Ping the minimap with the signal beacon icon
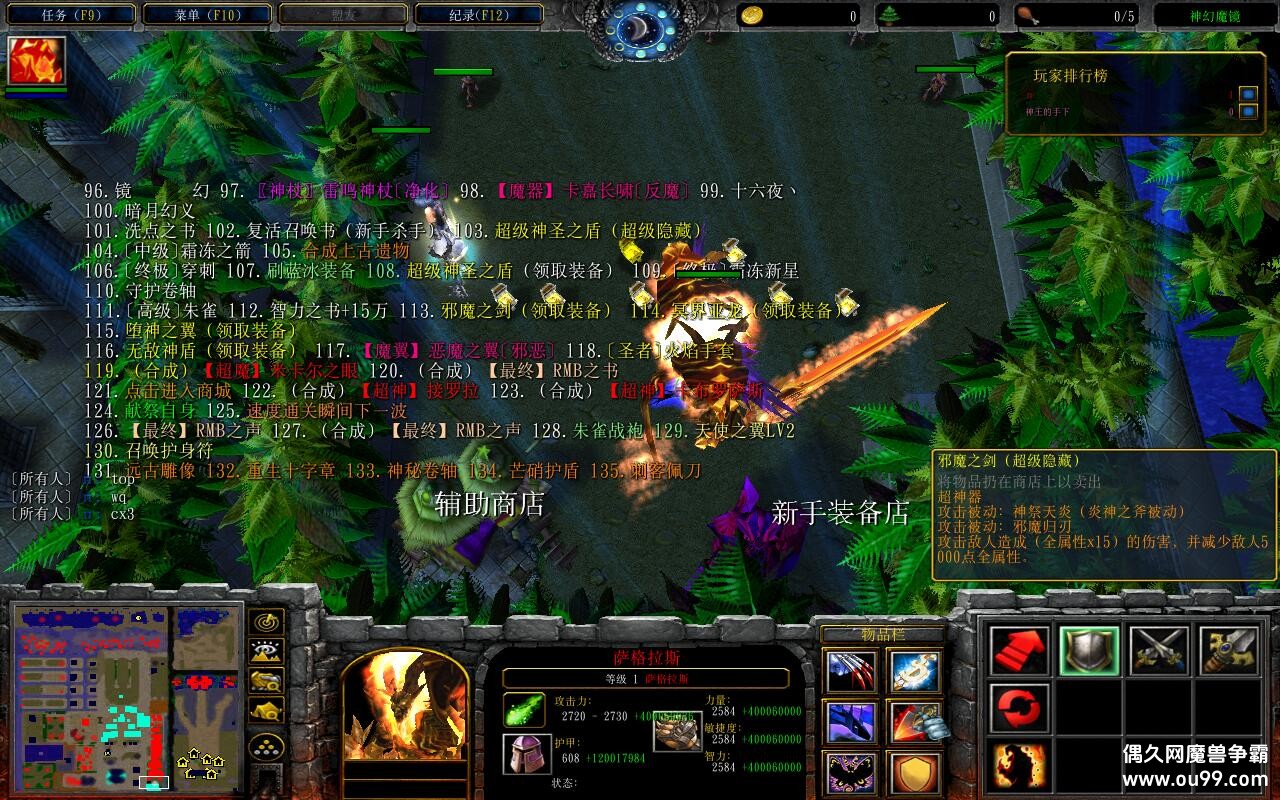The height and width of the screenshot is (800, 1280). (266, 622)
